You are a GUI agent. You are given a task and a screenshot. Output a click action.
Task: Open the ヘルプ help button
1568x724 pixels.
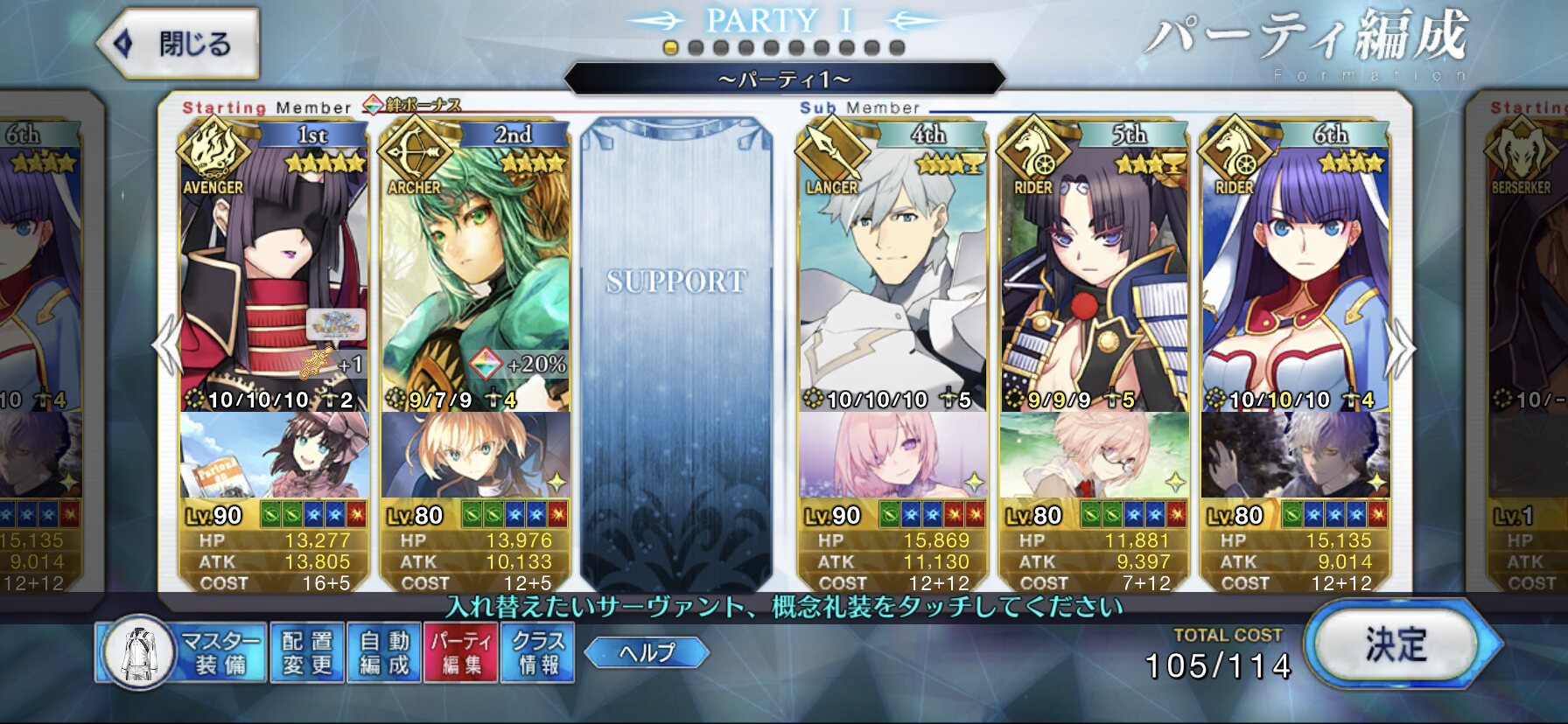click(647, 652)
